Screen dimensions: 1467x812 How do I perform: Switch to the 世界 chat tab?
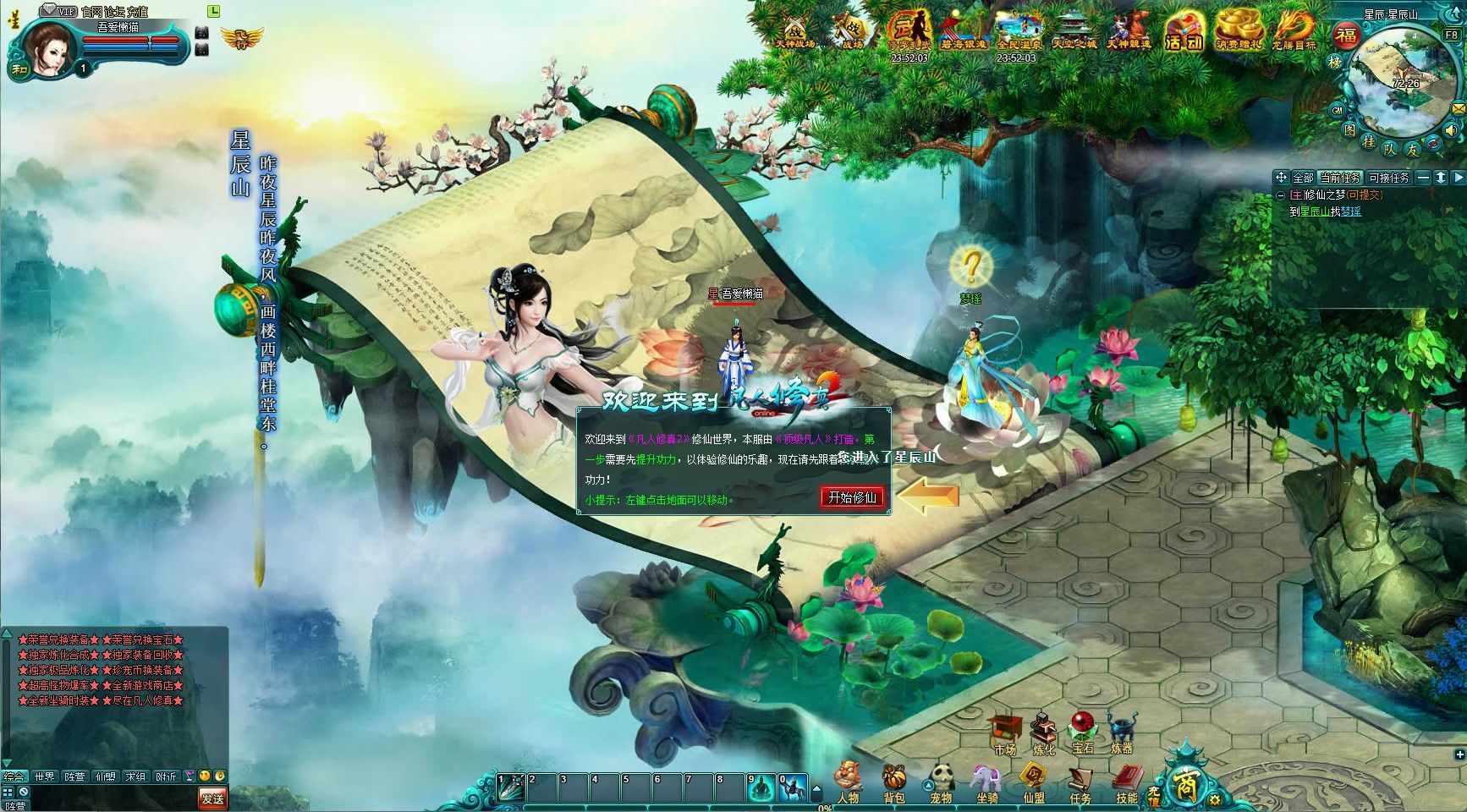[x=44, y=776]
